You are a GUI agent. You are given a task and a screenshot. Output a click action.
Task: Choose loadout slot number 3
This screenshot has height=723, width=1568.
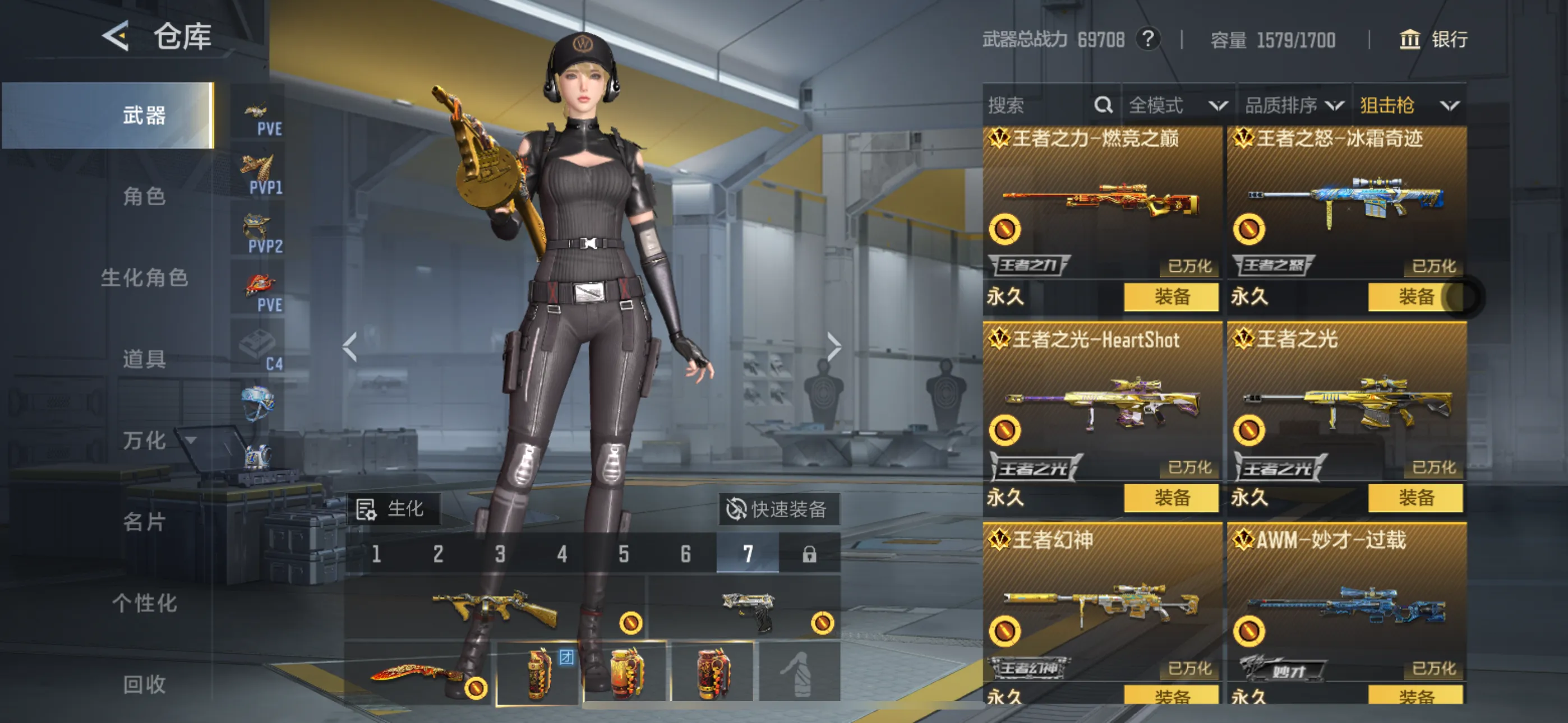[500, 554]
